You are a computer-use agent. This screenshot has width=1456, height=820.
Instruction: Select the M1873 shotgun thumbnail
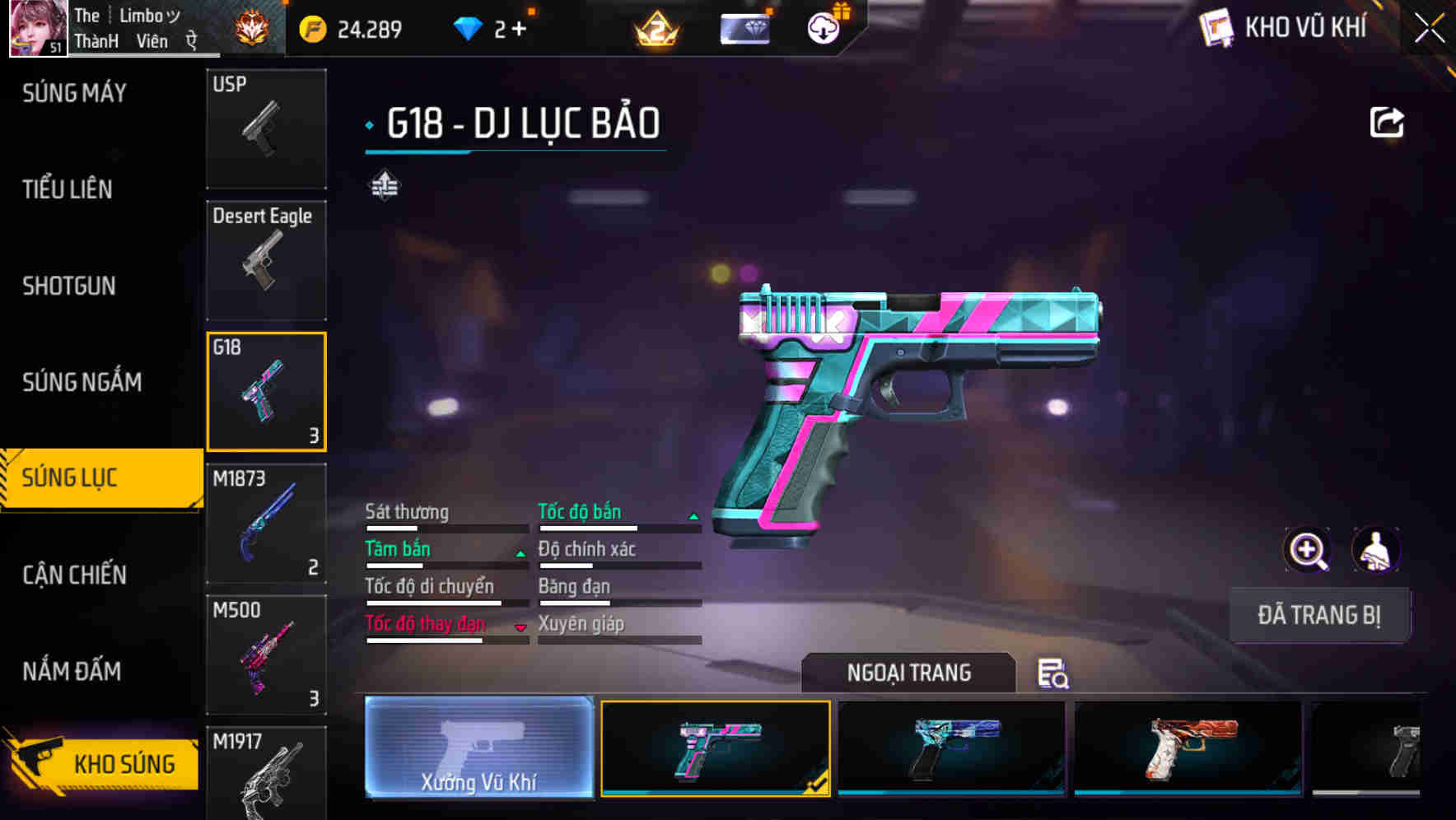(266, 522)
